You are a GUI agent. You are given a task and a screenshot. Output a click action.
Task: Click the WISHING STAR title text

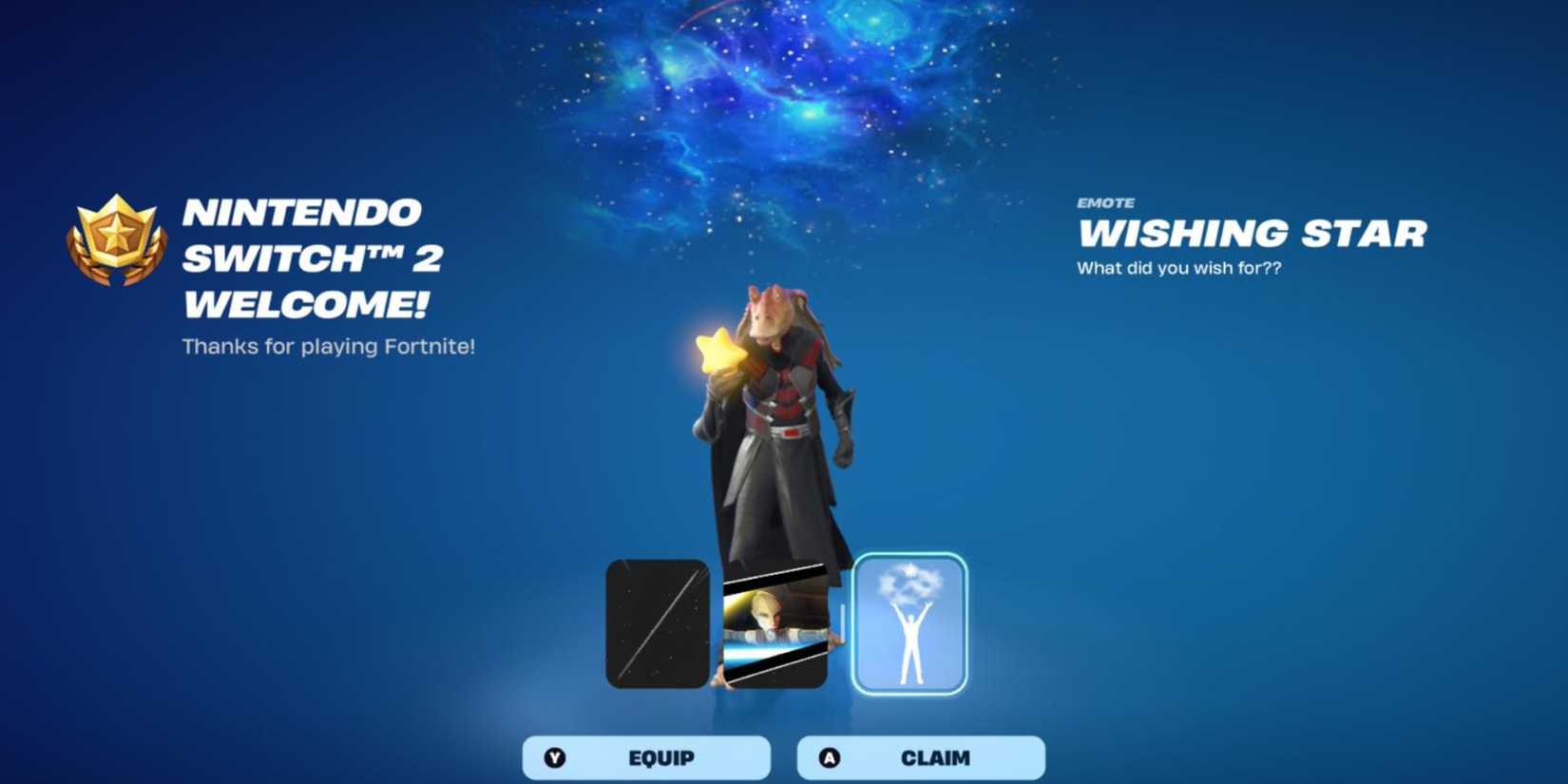click(1252, 235)
